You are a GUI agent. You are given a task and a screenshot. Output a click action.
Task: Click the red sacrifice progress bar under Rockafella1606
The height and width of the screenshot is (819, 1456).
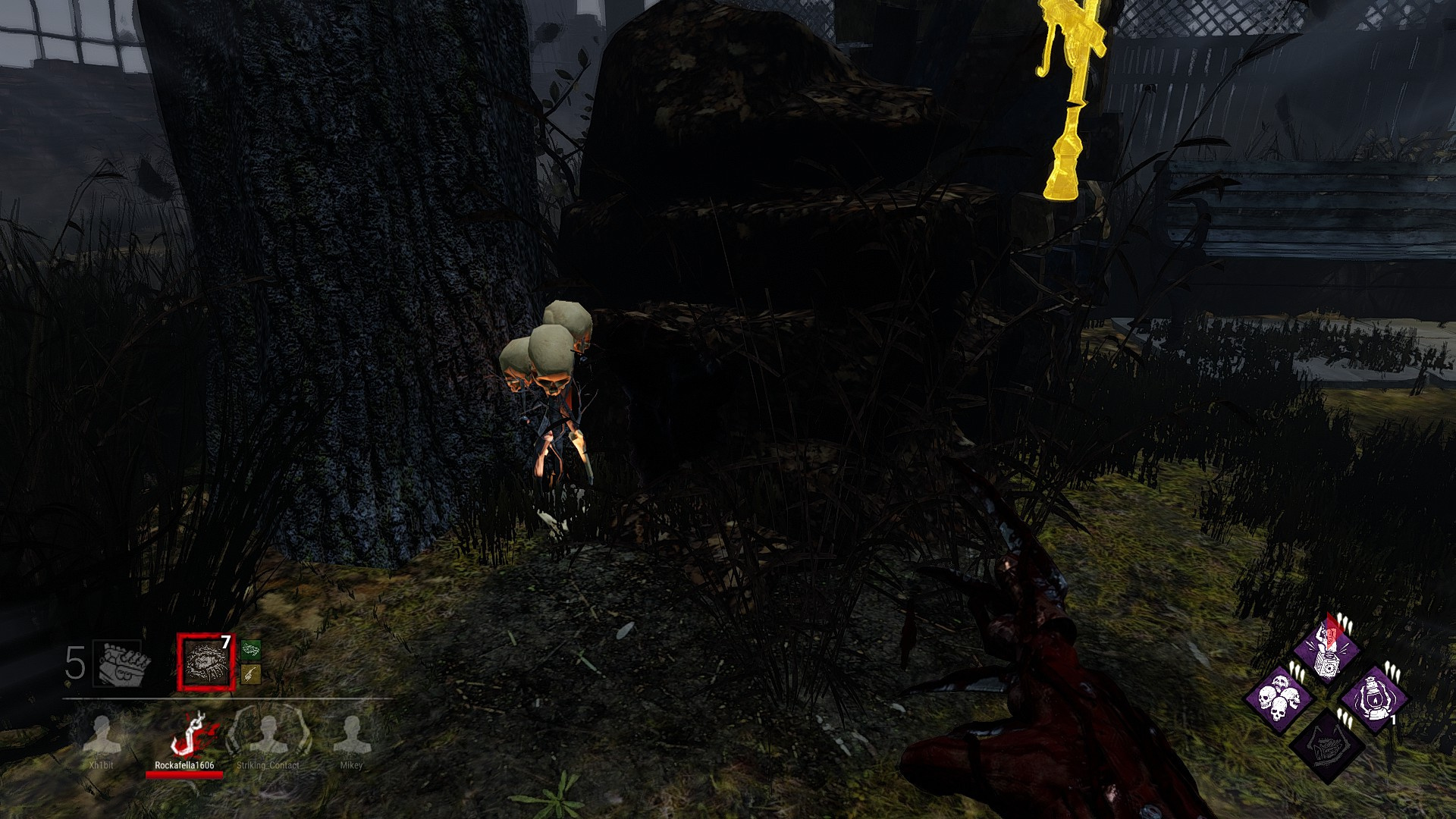click(x=184, y=774)
